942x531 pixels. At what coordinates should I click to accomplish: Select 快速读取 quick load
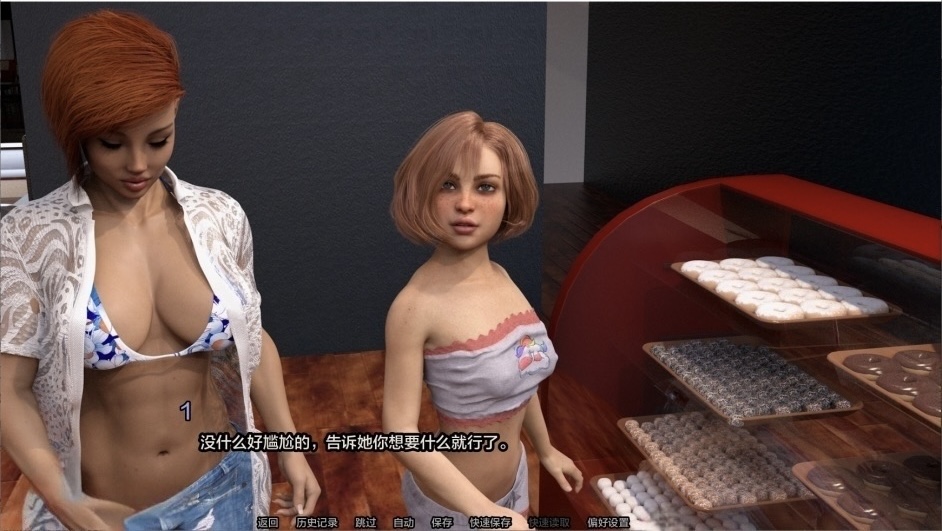(549, 522)
